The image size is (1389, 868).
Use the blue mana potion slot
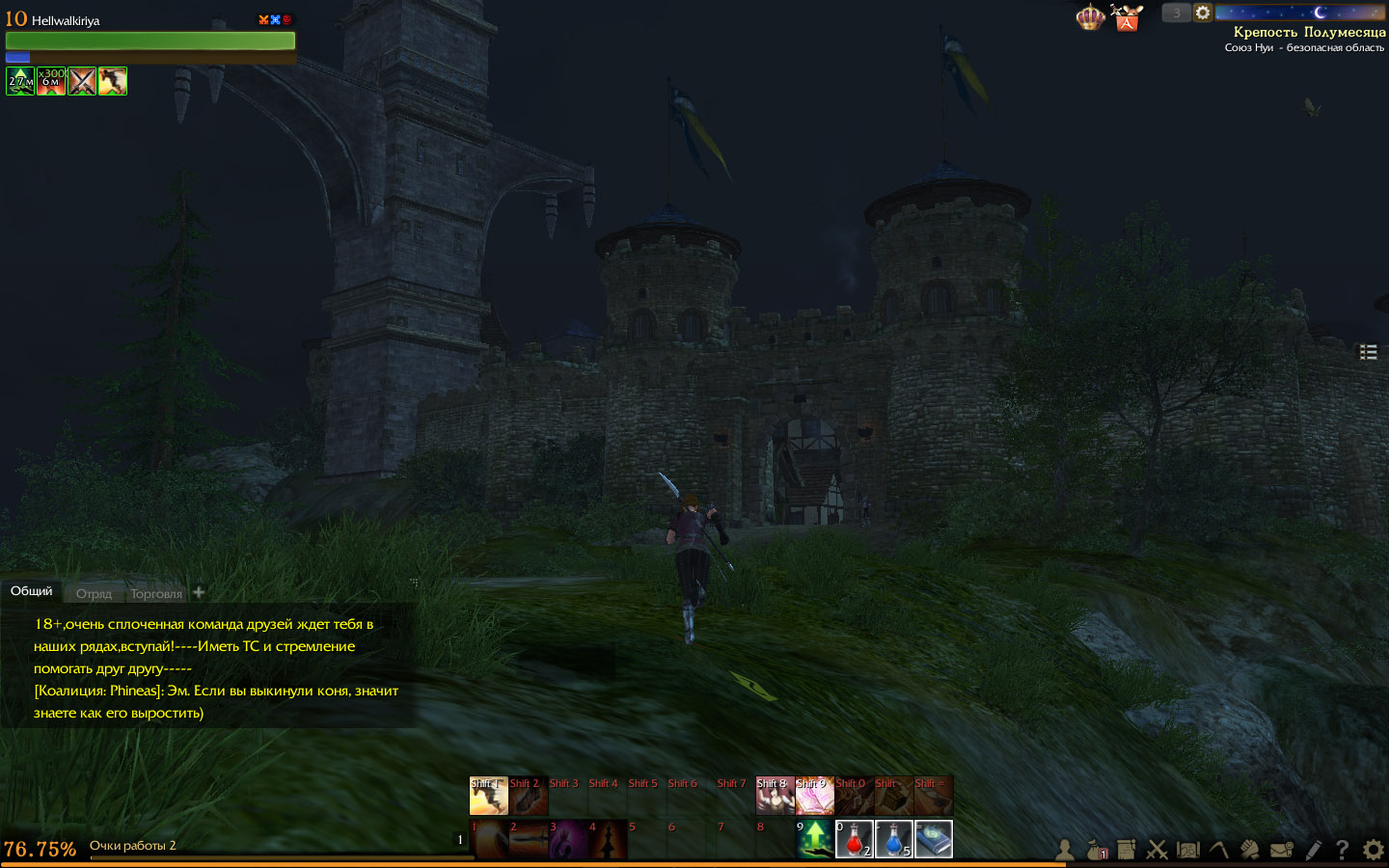[x=893, y=839]
